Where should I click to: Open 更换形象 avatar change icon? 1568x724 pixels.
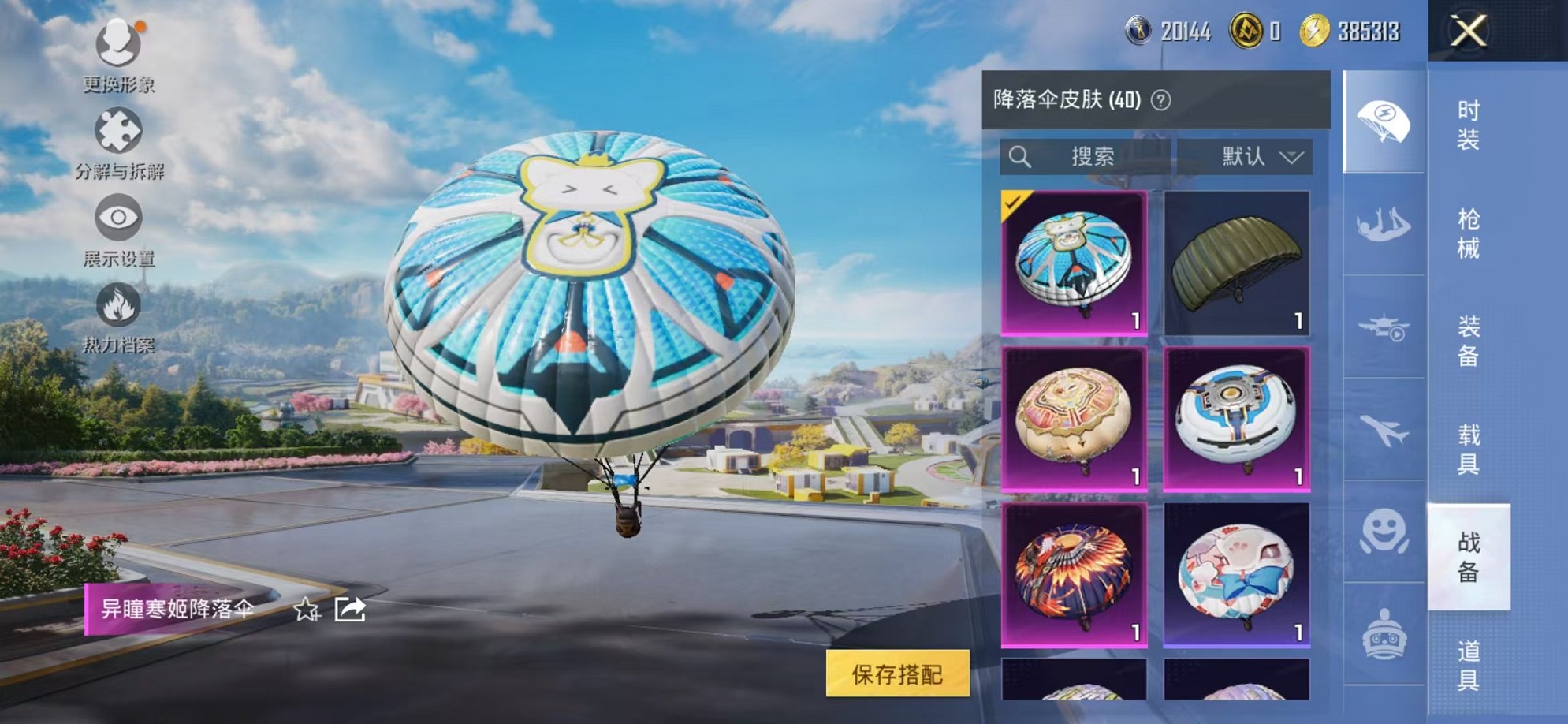[x=117, y=43]
